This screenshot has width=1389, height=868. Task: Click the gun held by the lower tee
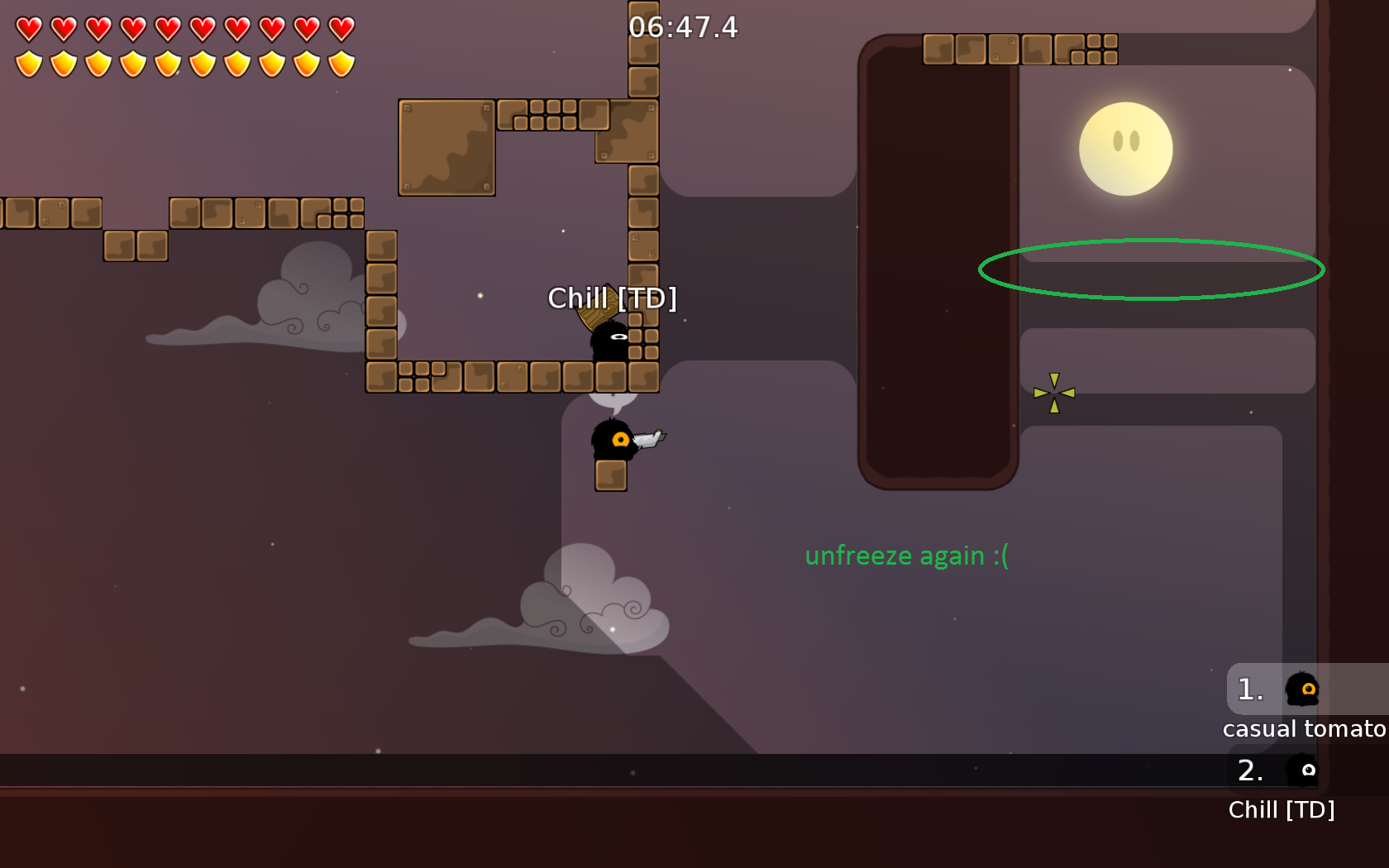[649, 438]
